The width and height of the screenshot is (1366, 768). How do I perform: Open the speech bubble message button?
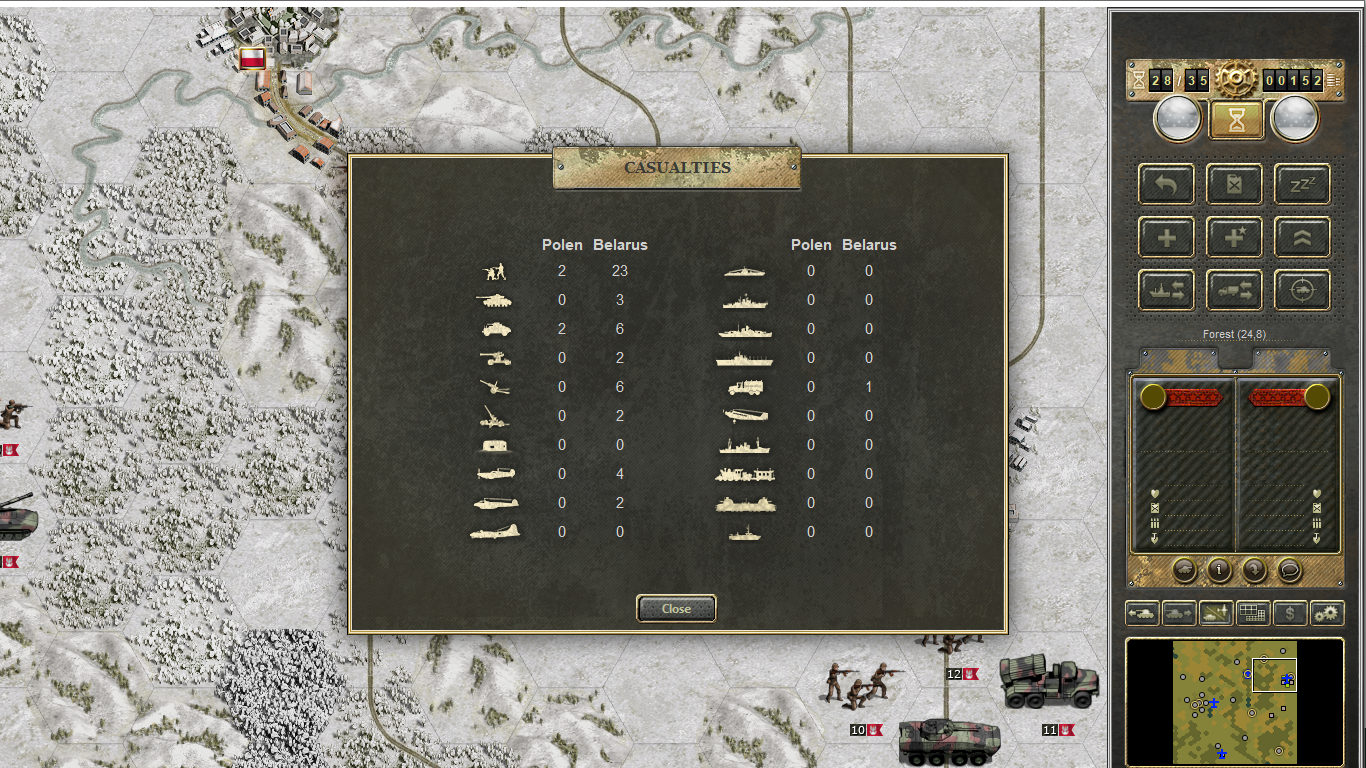coord(1289,570)
